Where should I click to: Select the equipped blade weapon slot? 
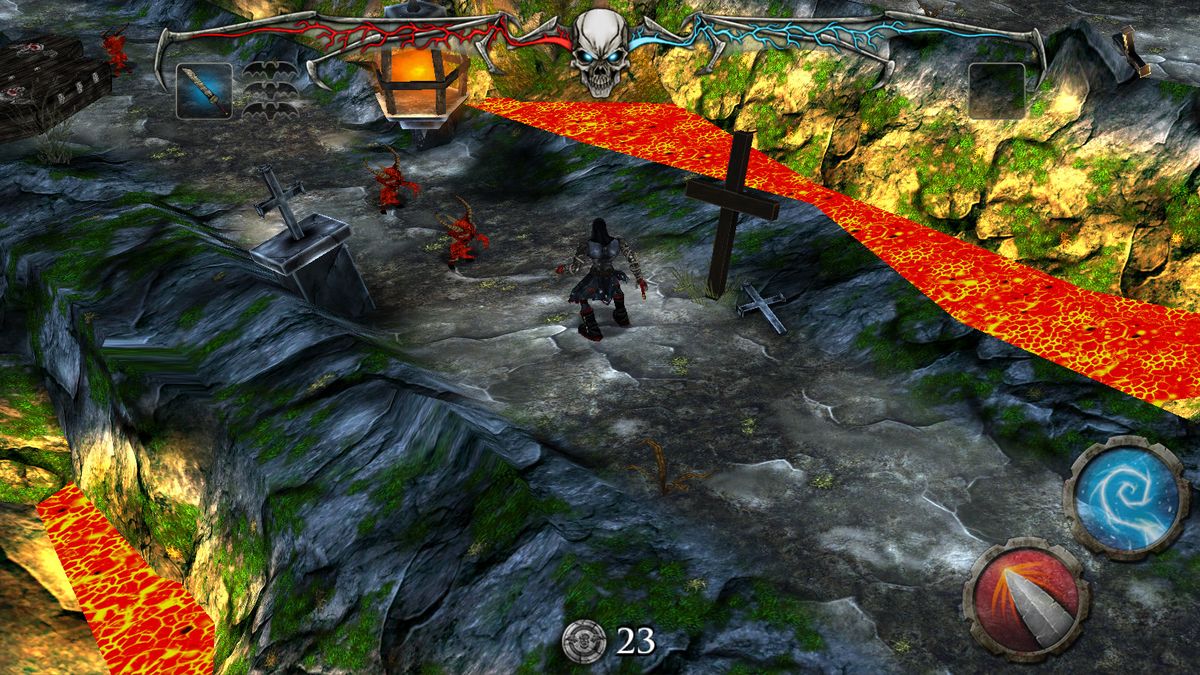pos(204,90)
